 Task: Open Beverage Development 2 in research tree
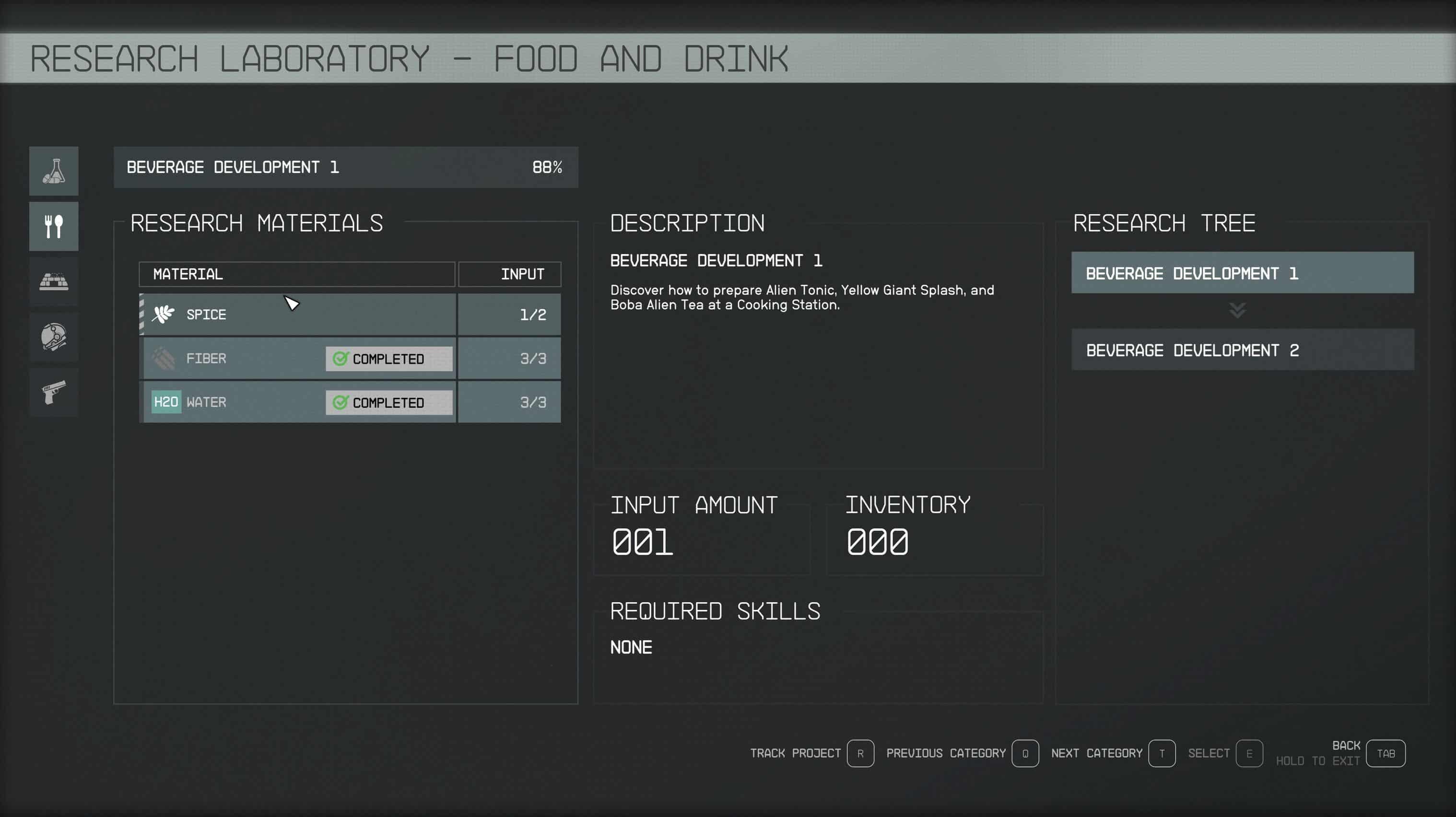point(1242,350)
